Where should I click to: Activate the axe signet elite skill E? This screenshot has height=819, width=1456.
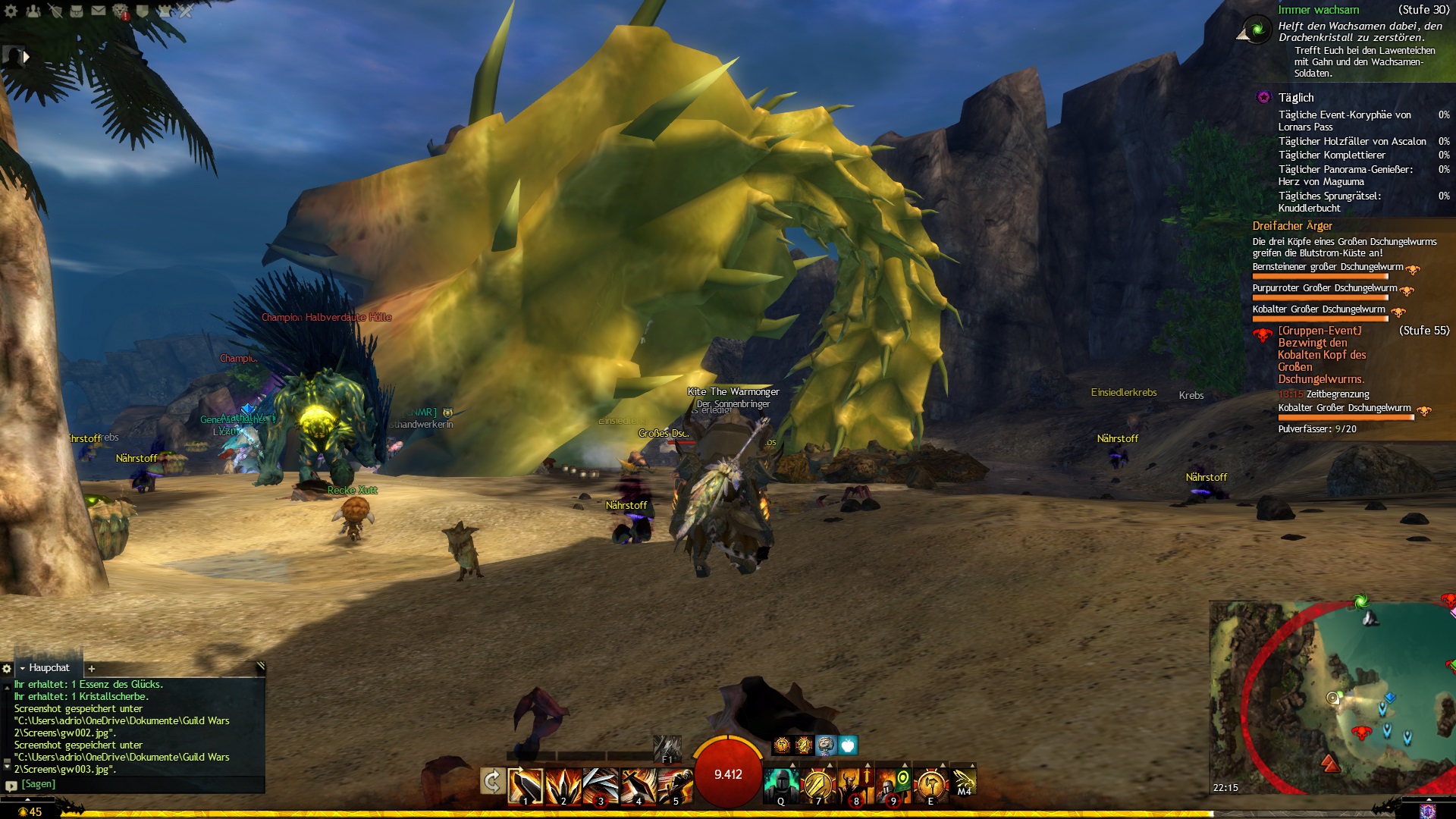(930, 785)
